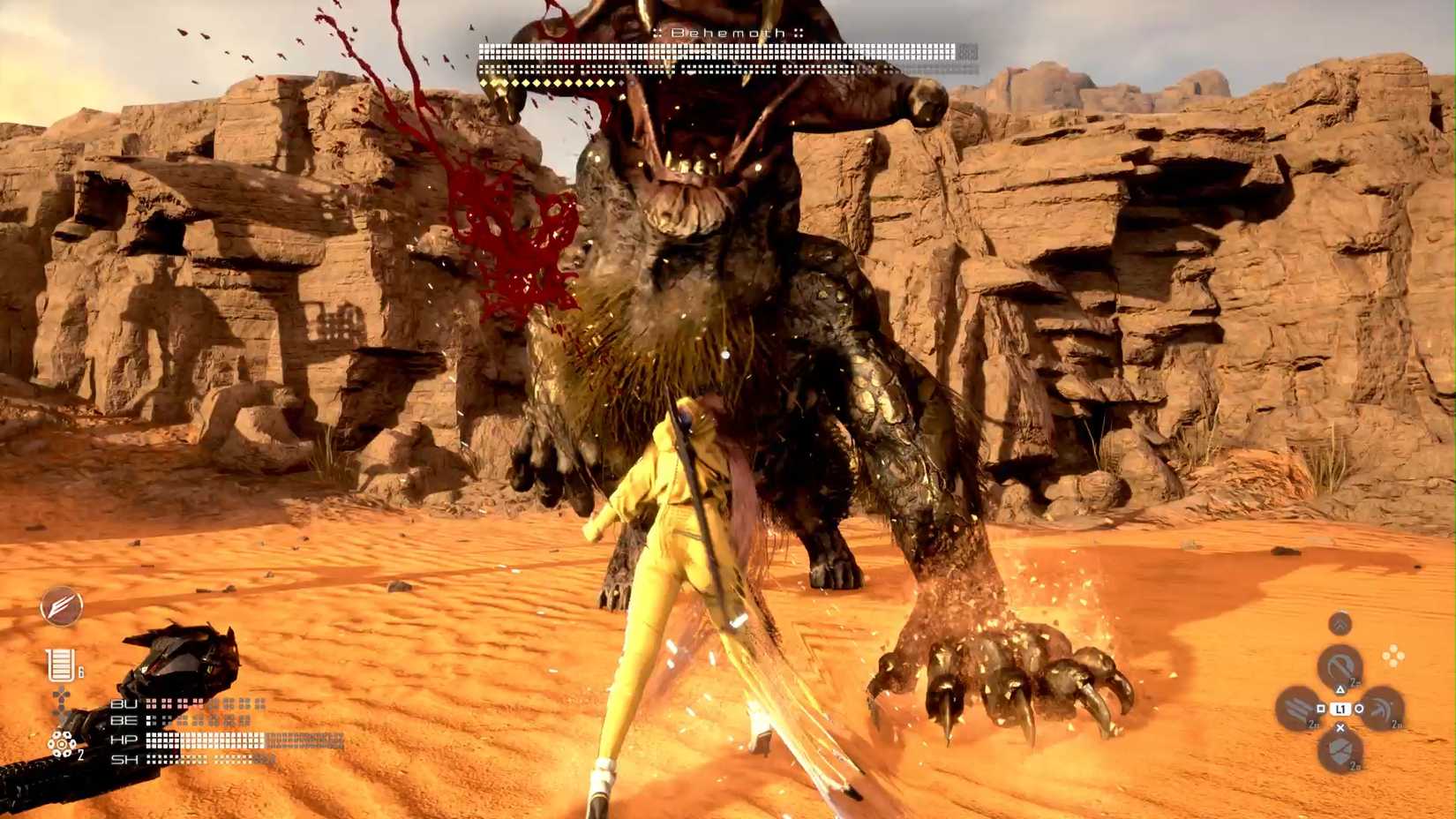Select the crossed-blade skill icon above the triangle button

(1339, 666)
